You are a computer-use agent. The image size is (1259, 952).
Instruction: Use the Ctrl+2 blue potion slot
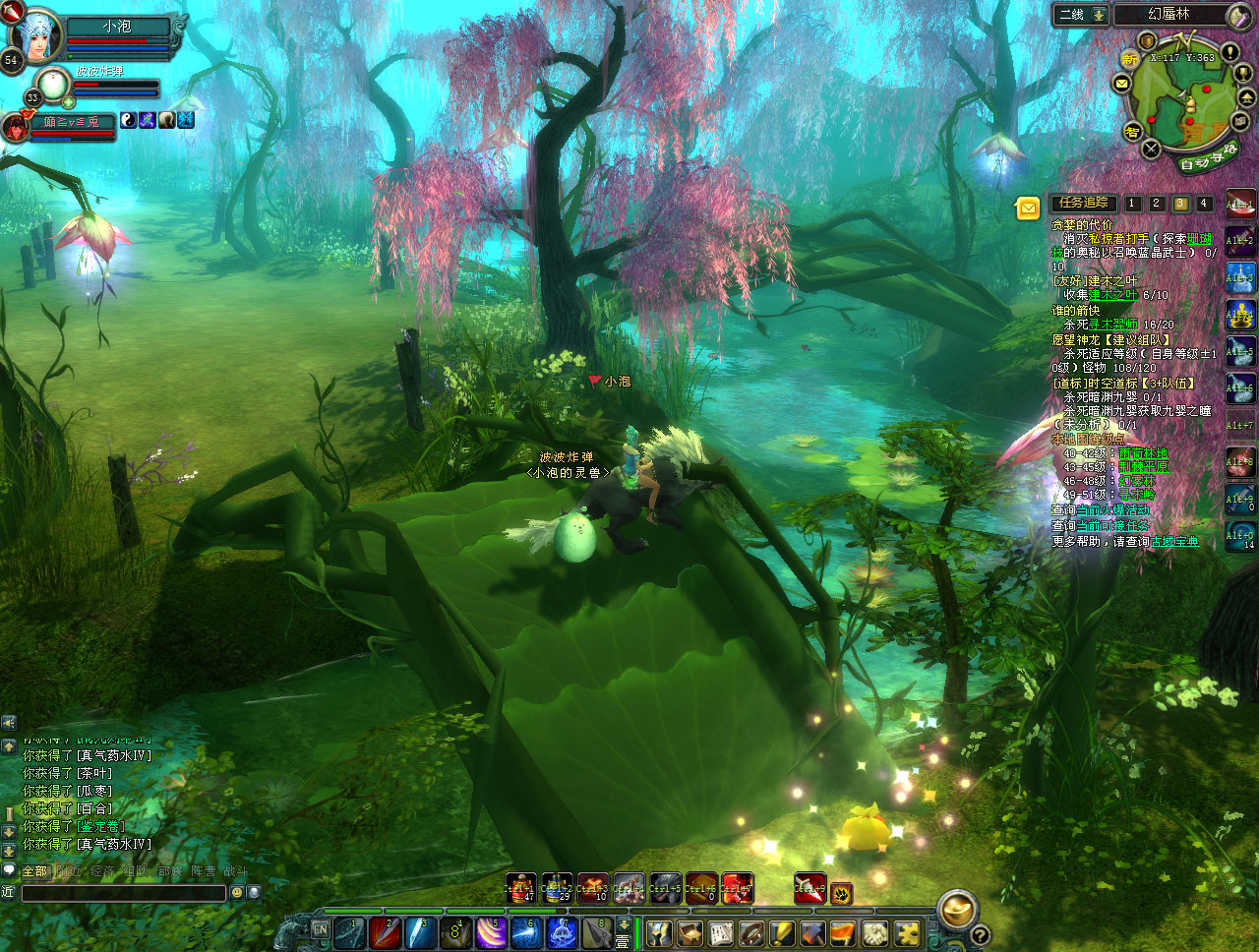pyautogui.click(x=557, y=888)
